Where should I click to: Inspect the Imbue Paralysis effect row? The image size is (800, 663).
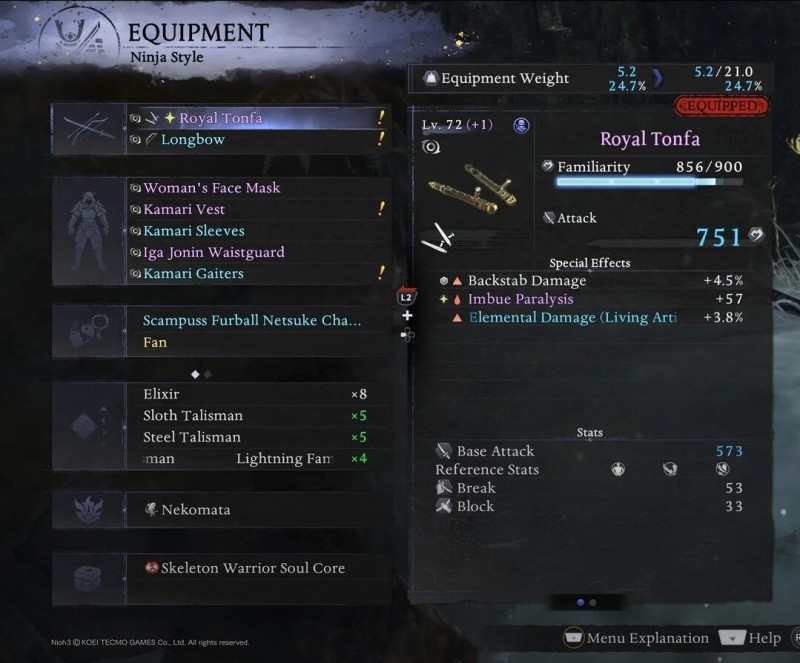[x=520, y=299]
